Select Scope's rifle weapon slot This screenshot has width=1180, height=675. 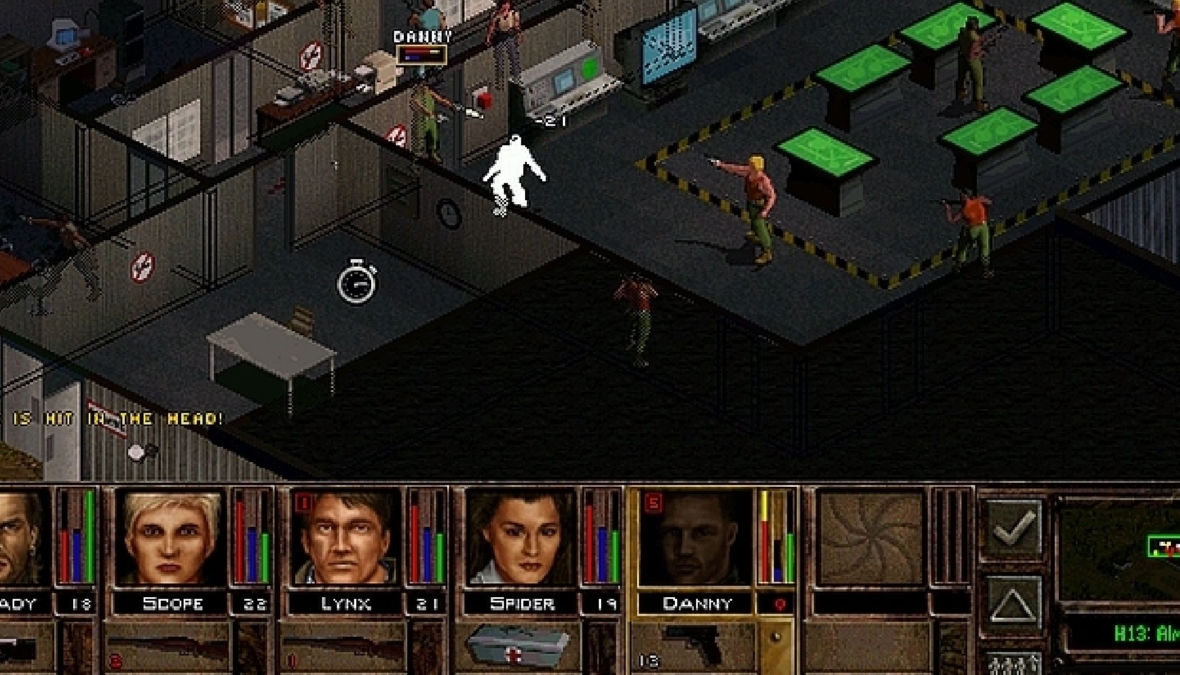pos(168,648)
